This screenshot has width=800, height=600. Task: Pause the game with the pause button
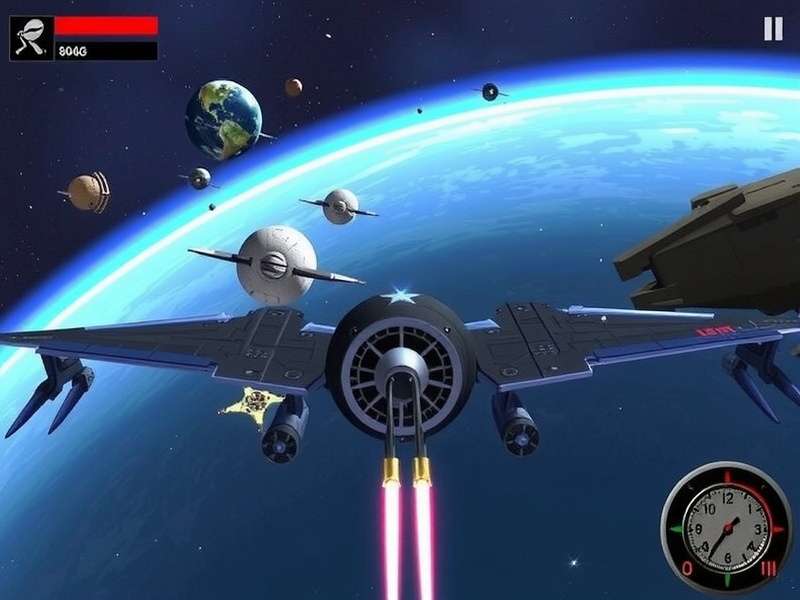pyautogui.click(x=773, y=29)
